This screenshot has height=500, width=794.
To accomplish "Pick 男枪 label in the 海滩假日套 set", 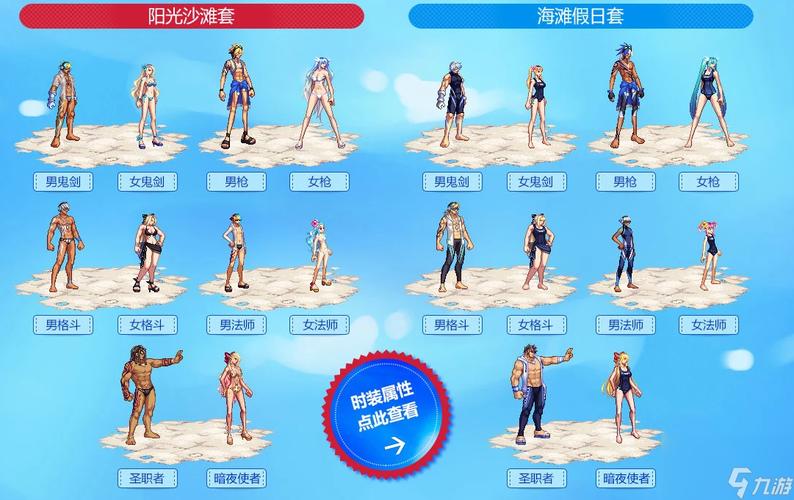I will pyautogui.click(x=625, y=181).
